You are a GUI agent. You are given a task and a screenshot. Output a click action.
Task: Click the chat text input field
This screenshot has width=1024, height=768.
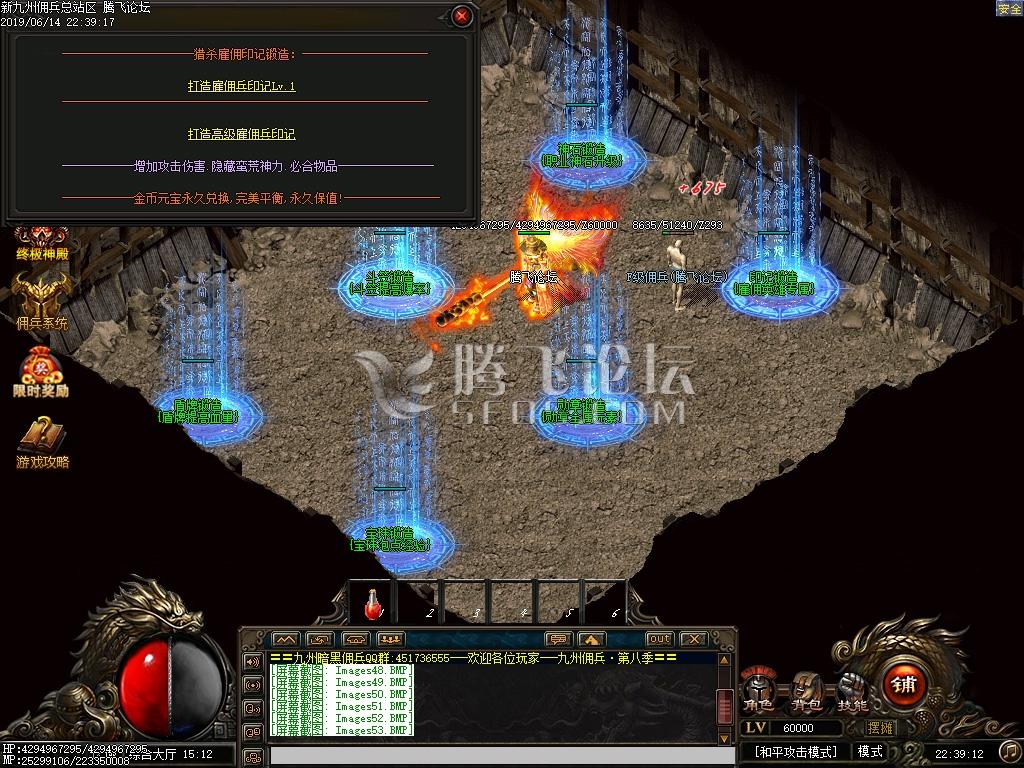(490, 755)
